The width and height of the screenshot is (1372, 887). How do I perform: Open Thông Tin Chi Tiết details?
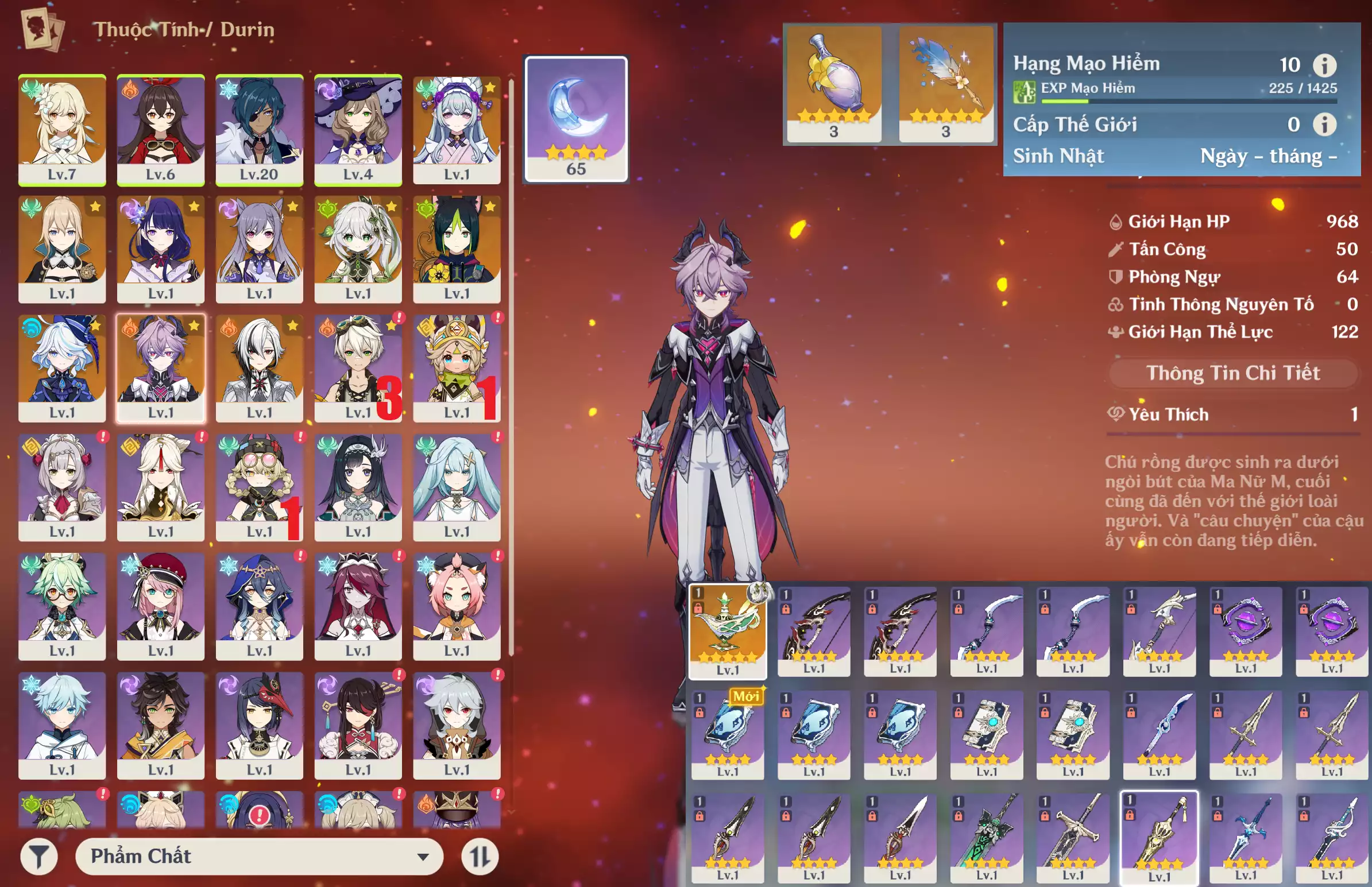(x=1232, y=373)
